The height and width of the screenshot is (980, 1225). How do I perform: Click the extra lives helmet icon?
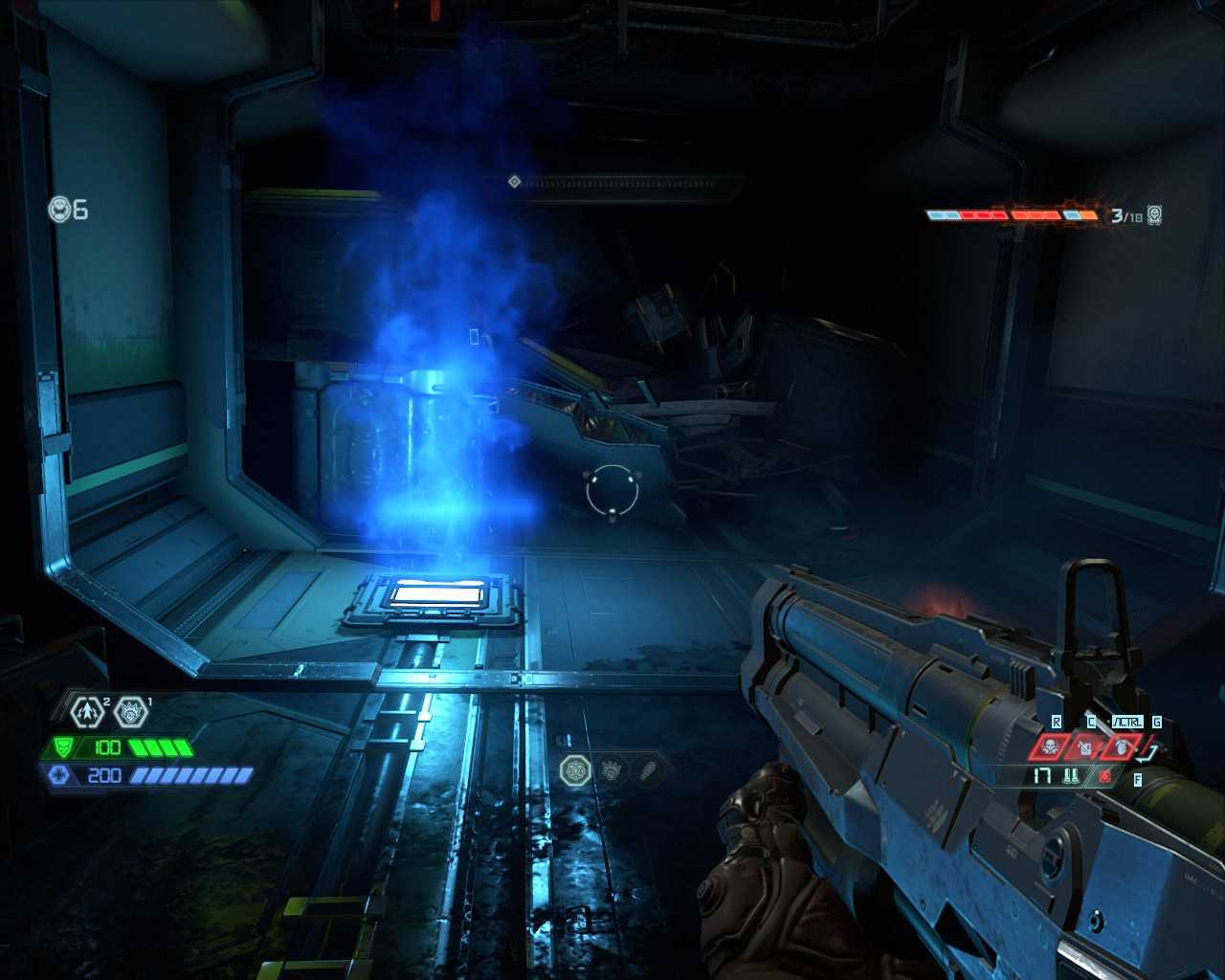point(60,209)
